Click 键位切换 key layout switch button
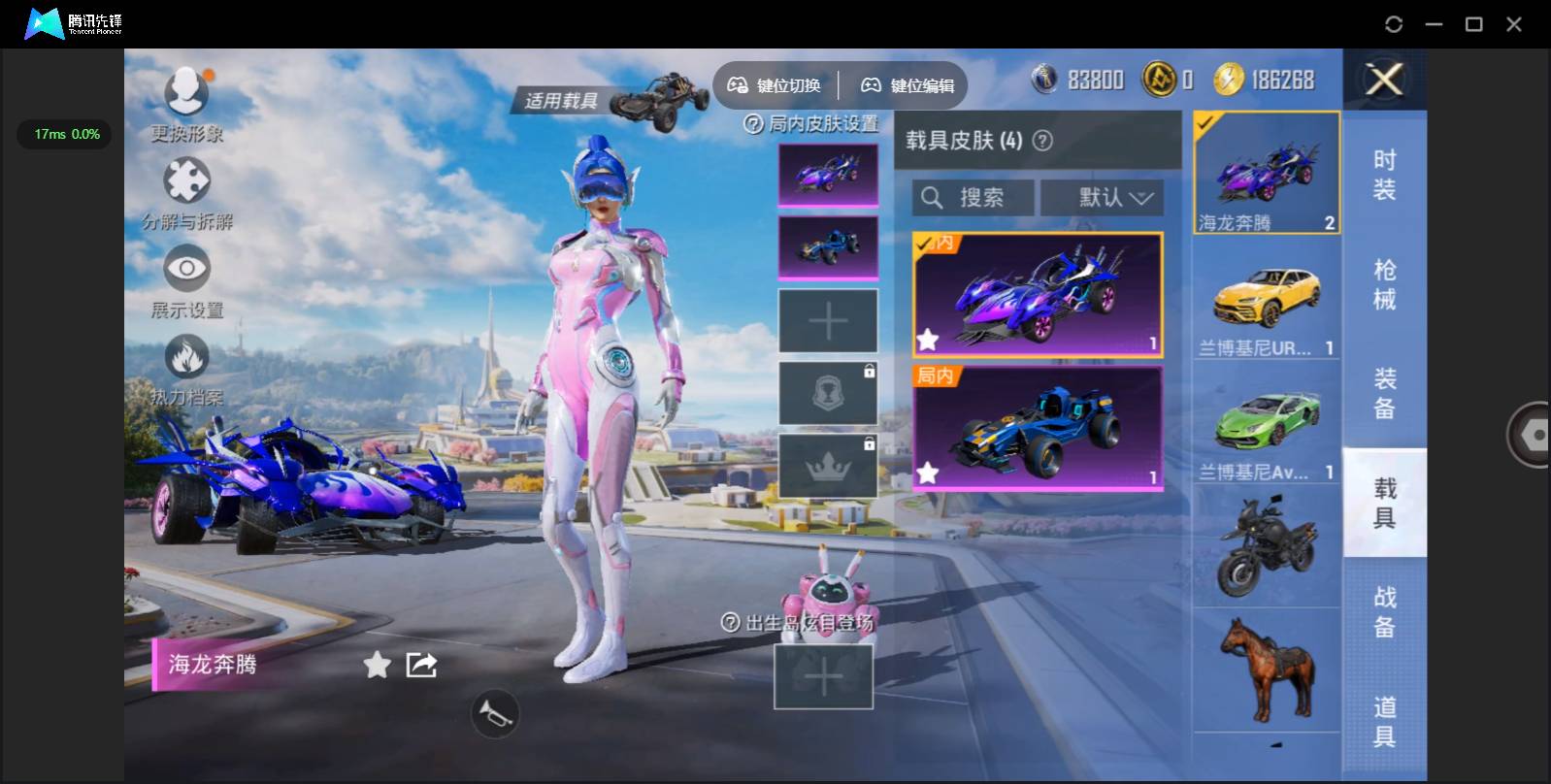 (x=775, y=85)
